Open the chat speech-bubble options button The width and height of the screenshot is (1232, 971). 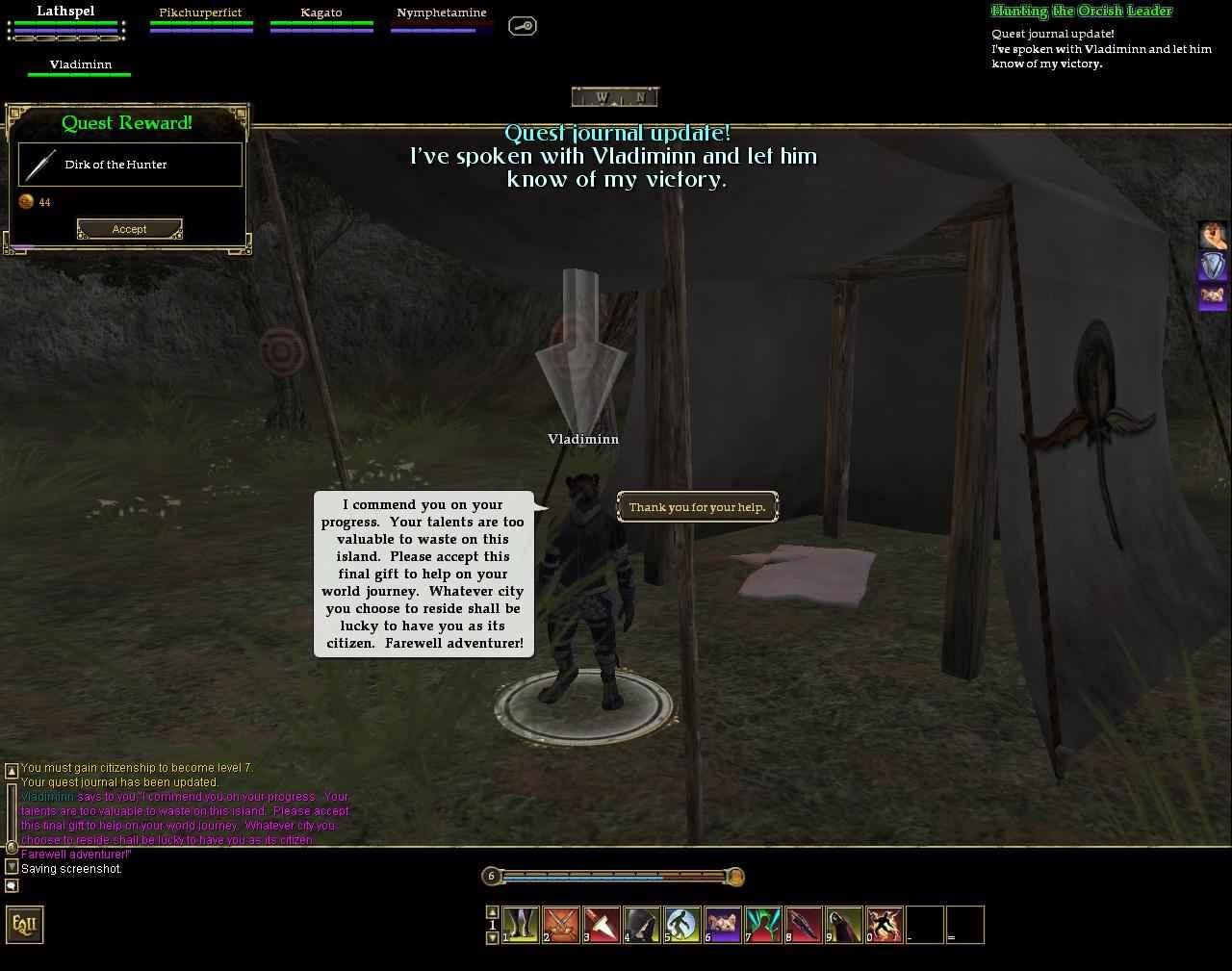(12, 885)
